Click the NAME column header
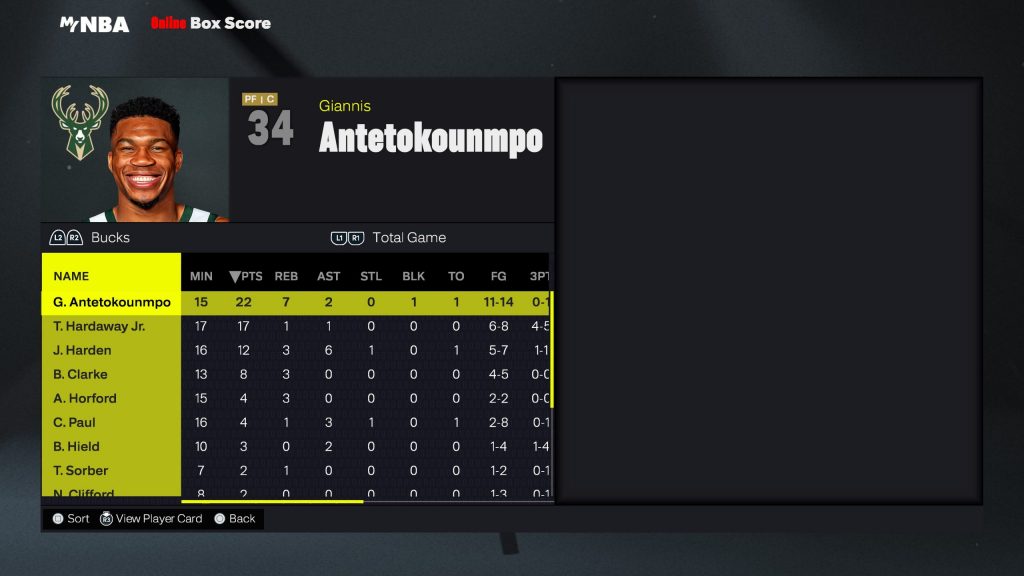 72,276
